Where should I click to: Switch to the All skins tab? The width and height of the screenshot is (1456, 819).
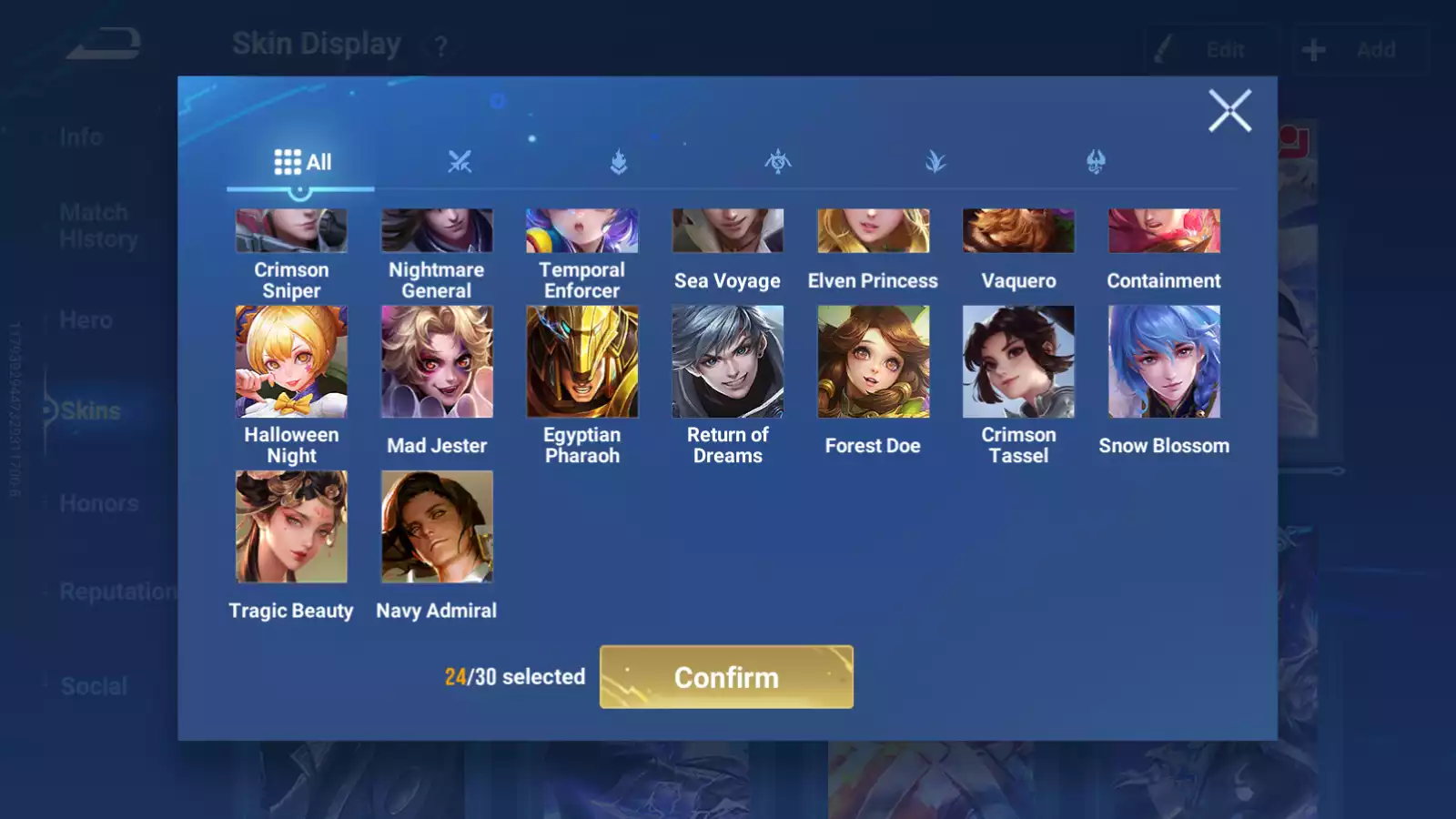point(302,163)
